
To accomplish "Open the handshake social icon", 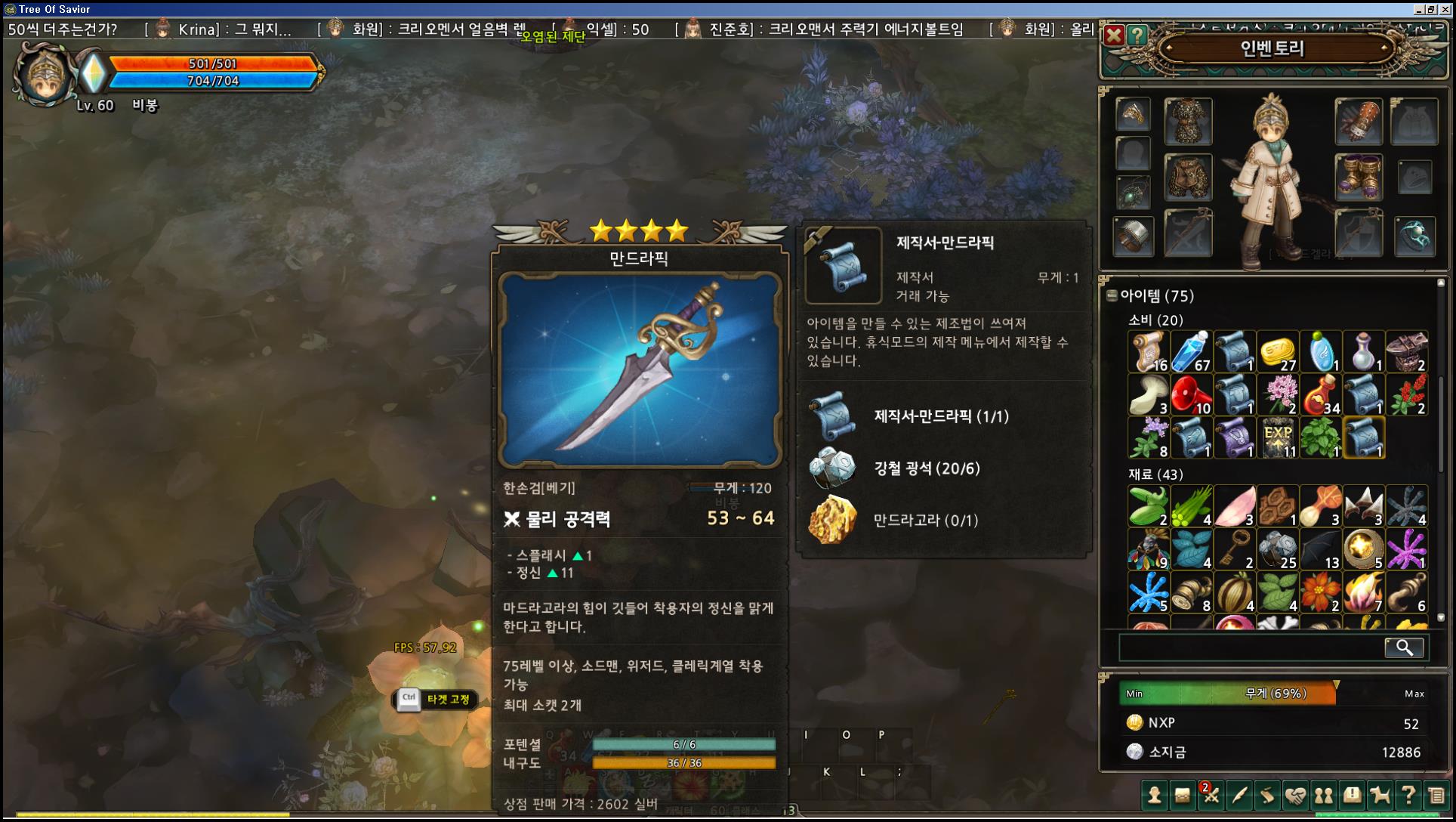I will (x=1297, y=796).
